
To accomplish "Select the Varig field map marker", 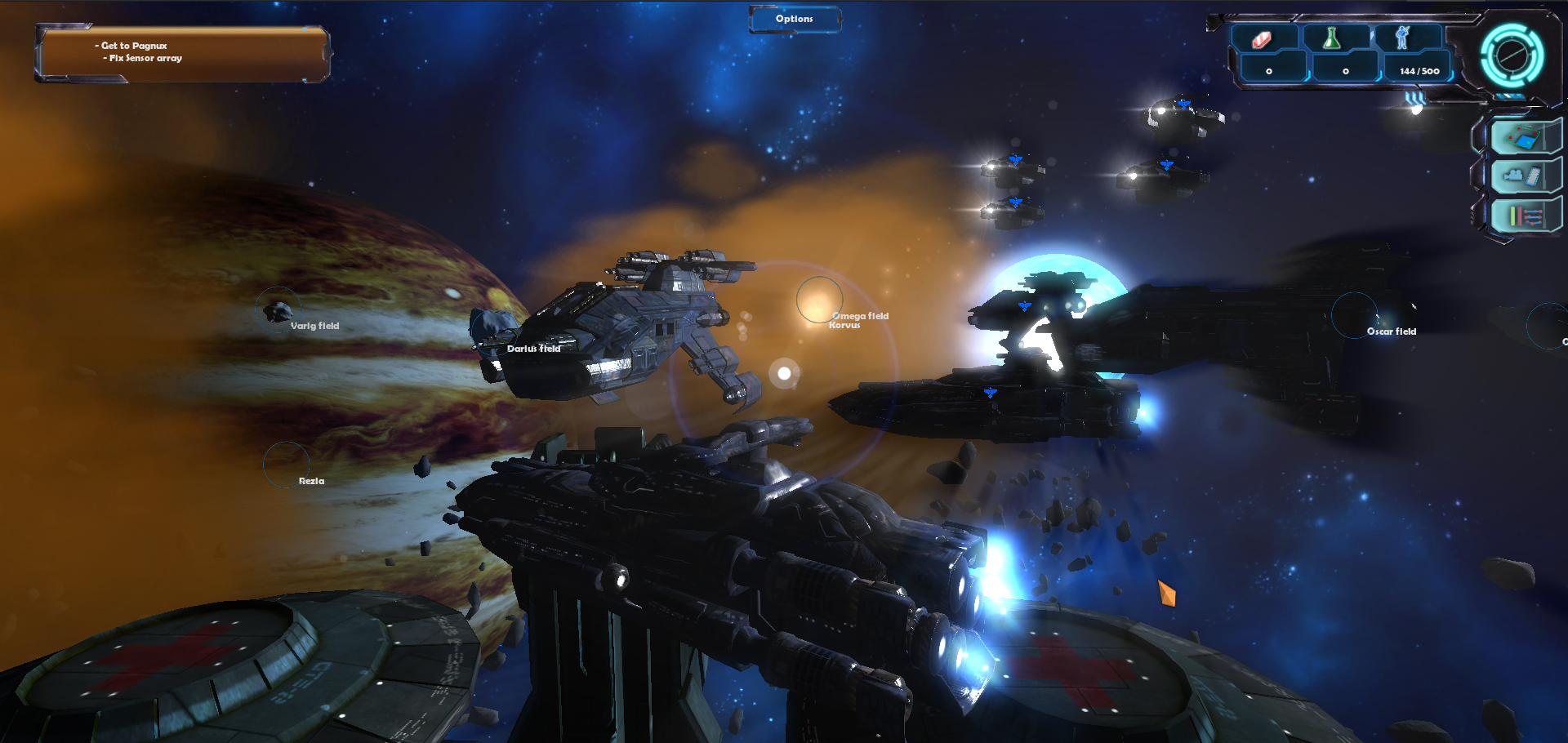I will [x=278, y=310].
